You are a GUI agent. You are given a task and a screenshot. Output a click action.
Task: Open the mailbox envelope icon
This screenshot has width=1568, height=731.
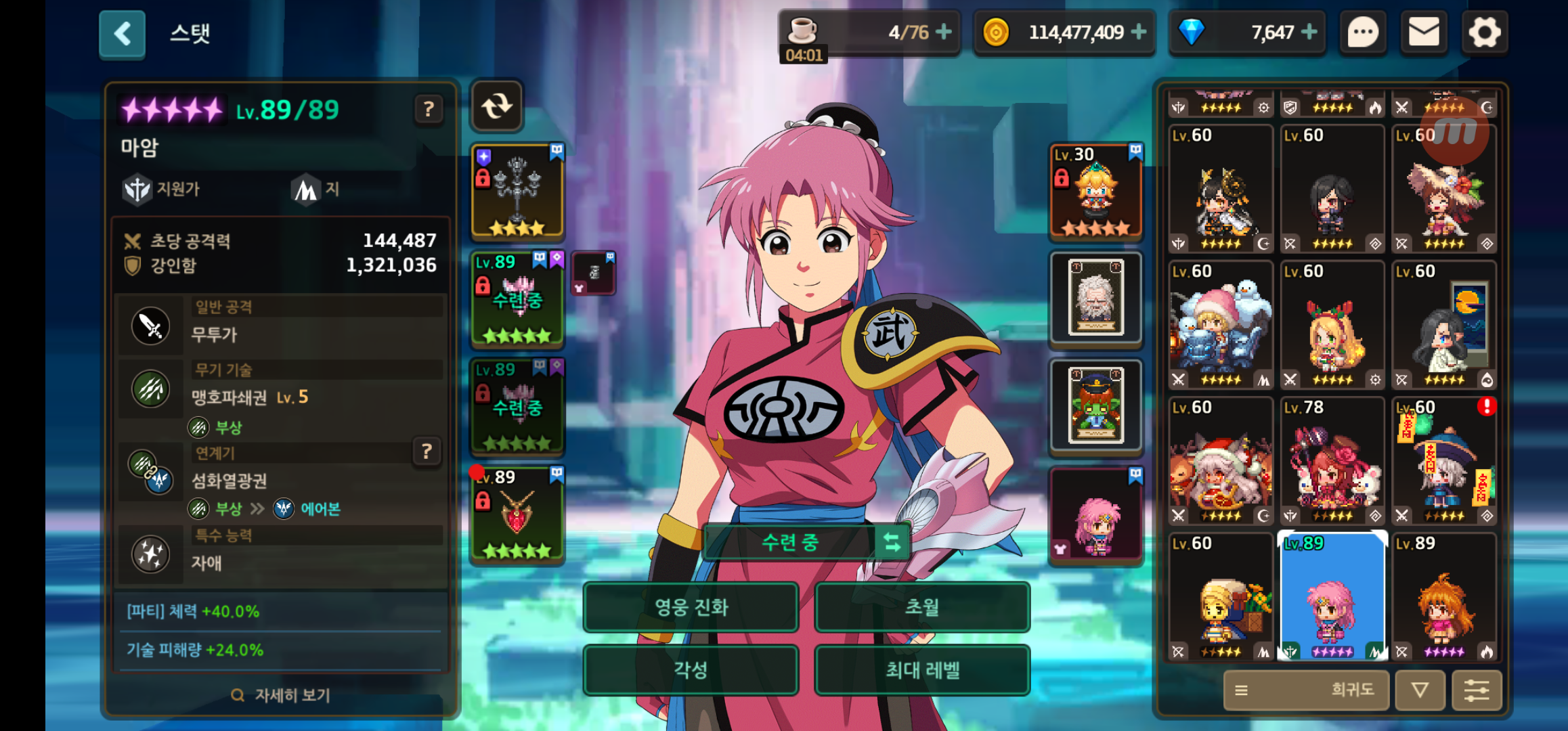point(1424,32)
